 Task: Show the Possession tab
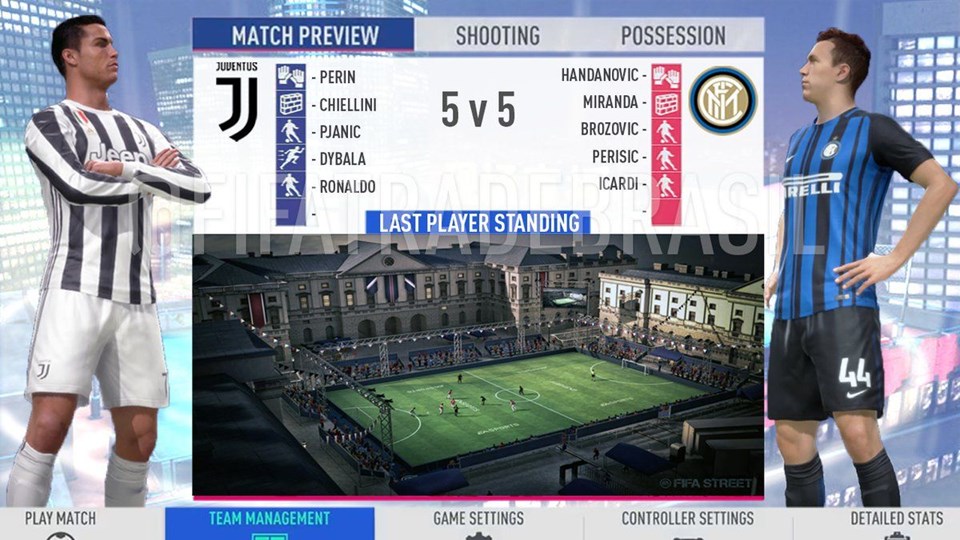click(x=673, y=36)
